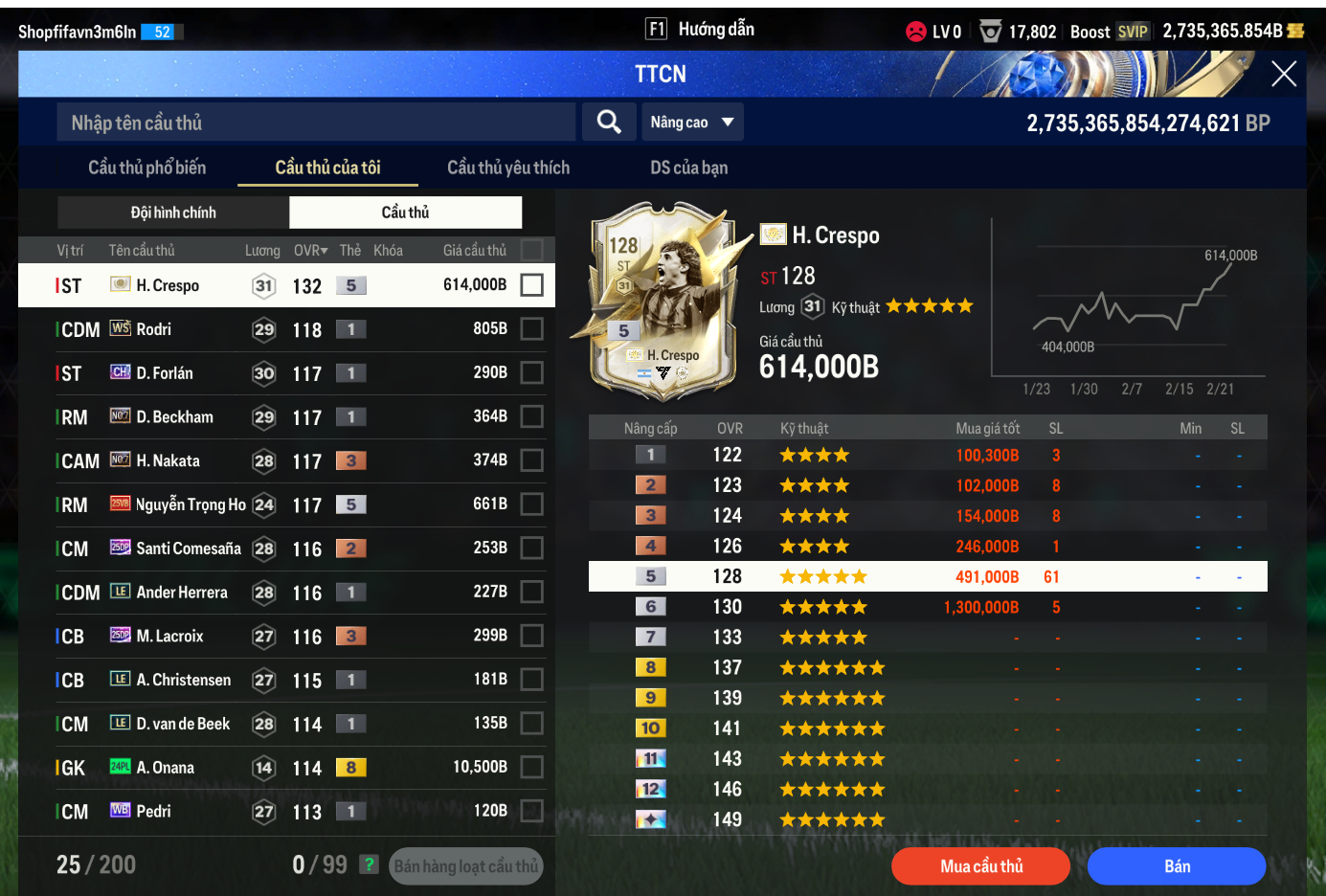Sort the list by OVR column
Viewport: 1326px width, 896px height.
[x=310, y=251]
